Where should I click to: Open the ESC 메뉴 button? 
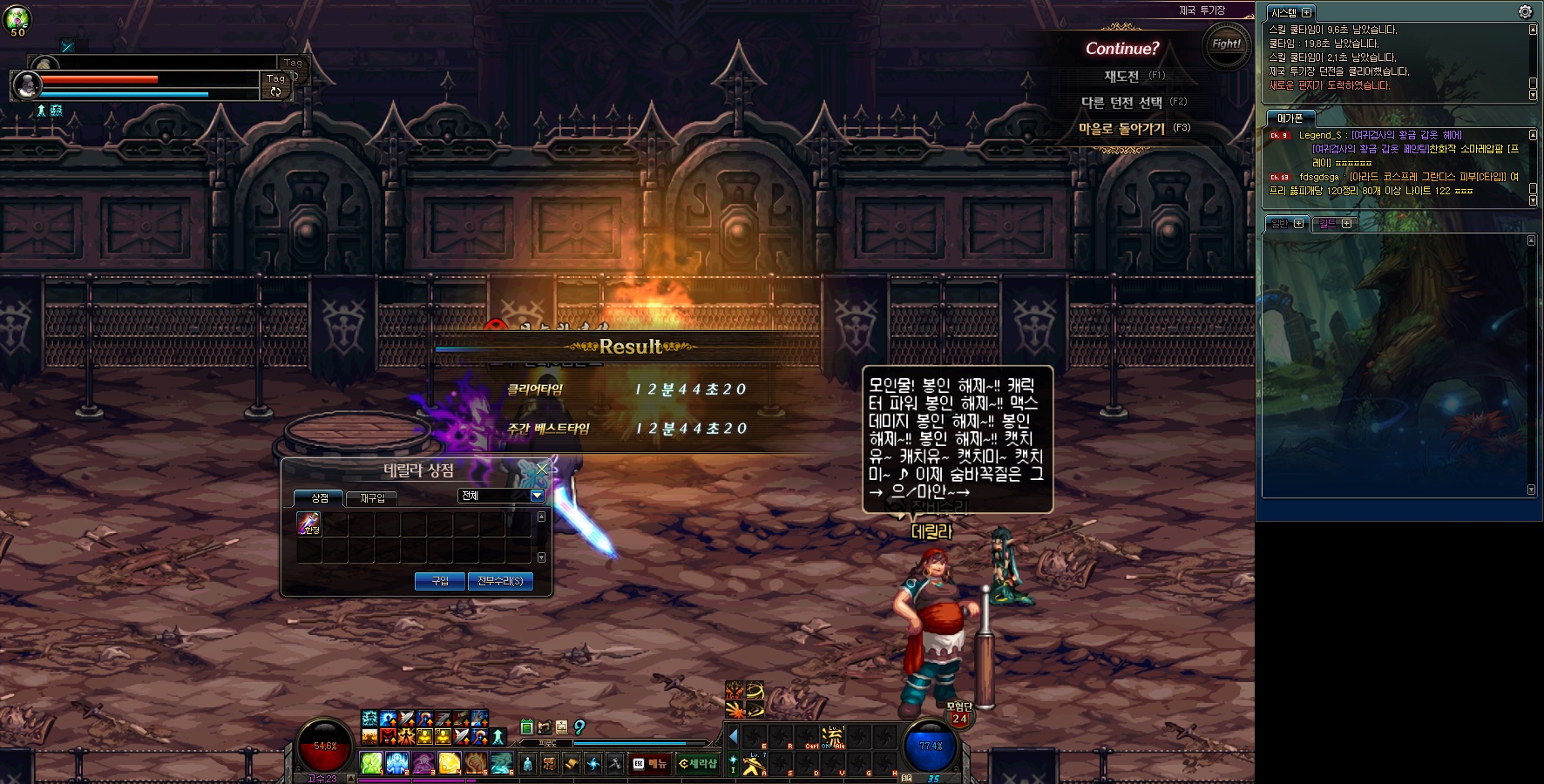pos(650,764)
